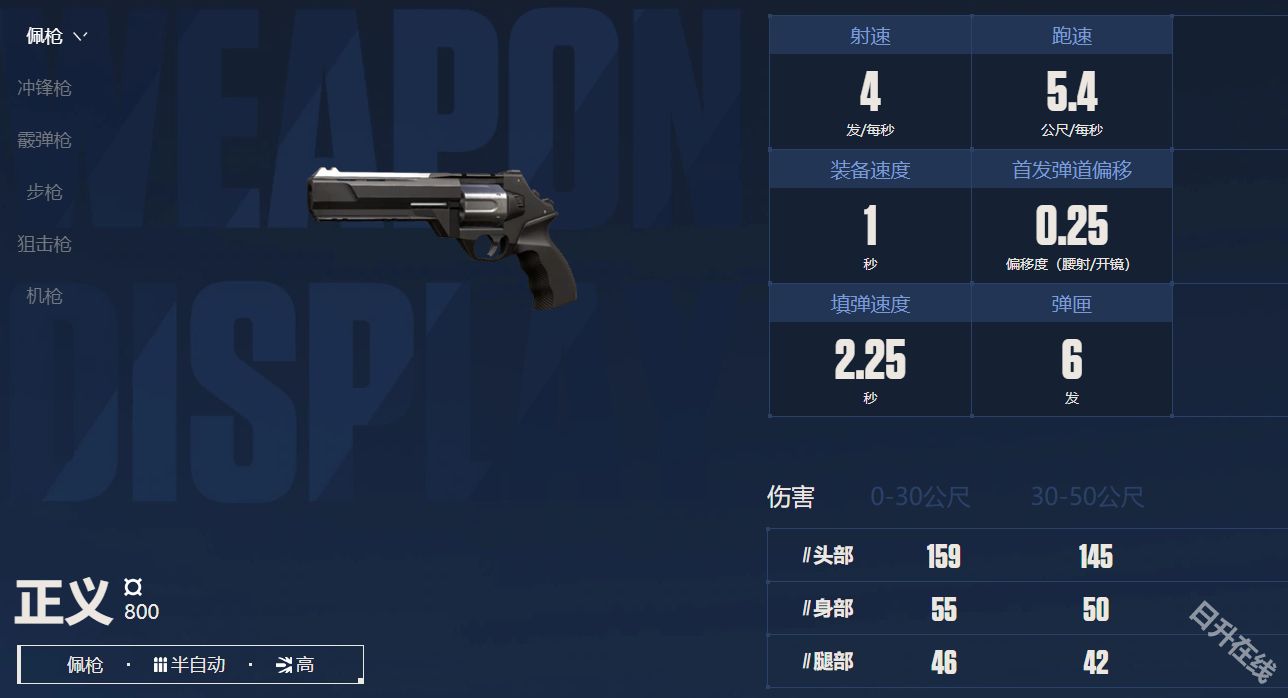Switch to the 冲锋枪 category
This screenshot has height=698, width=1288.
point(44,88)
